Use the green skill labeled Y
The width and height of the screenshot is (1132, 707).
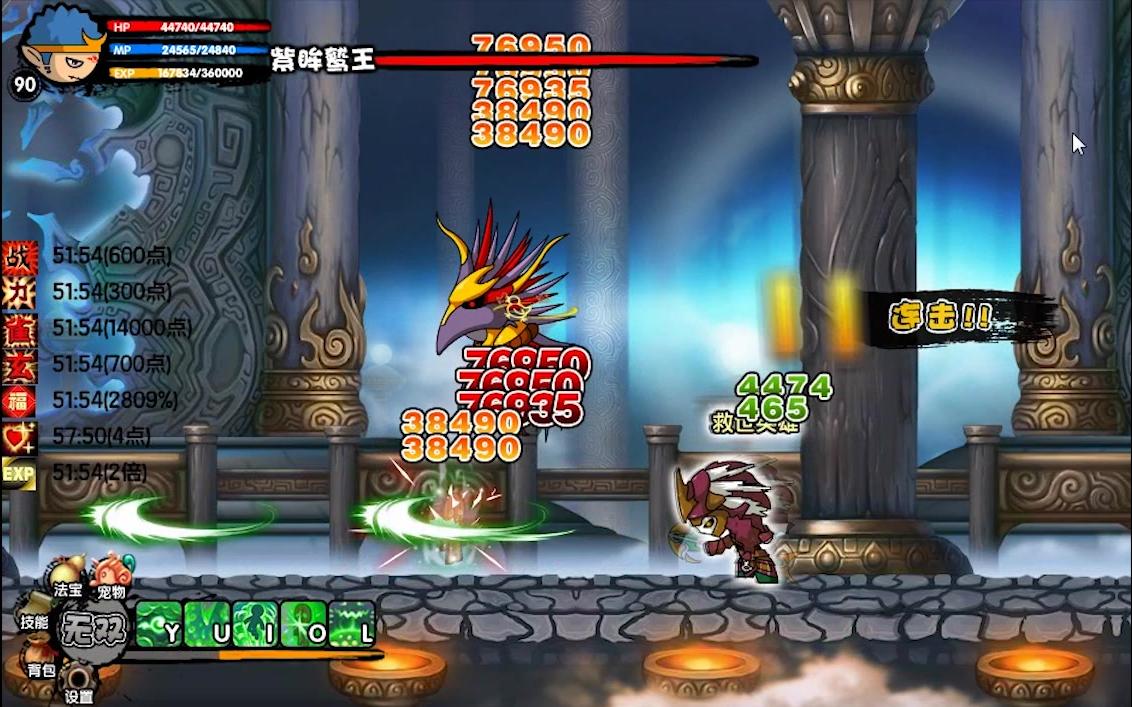pos(159,624)
